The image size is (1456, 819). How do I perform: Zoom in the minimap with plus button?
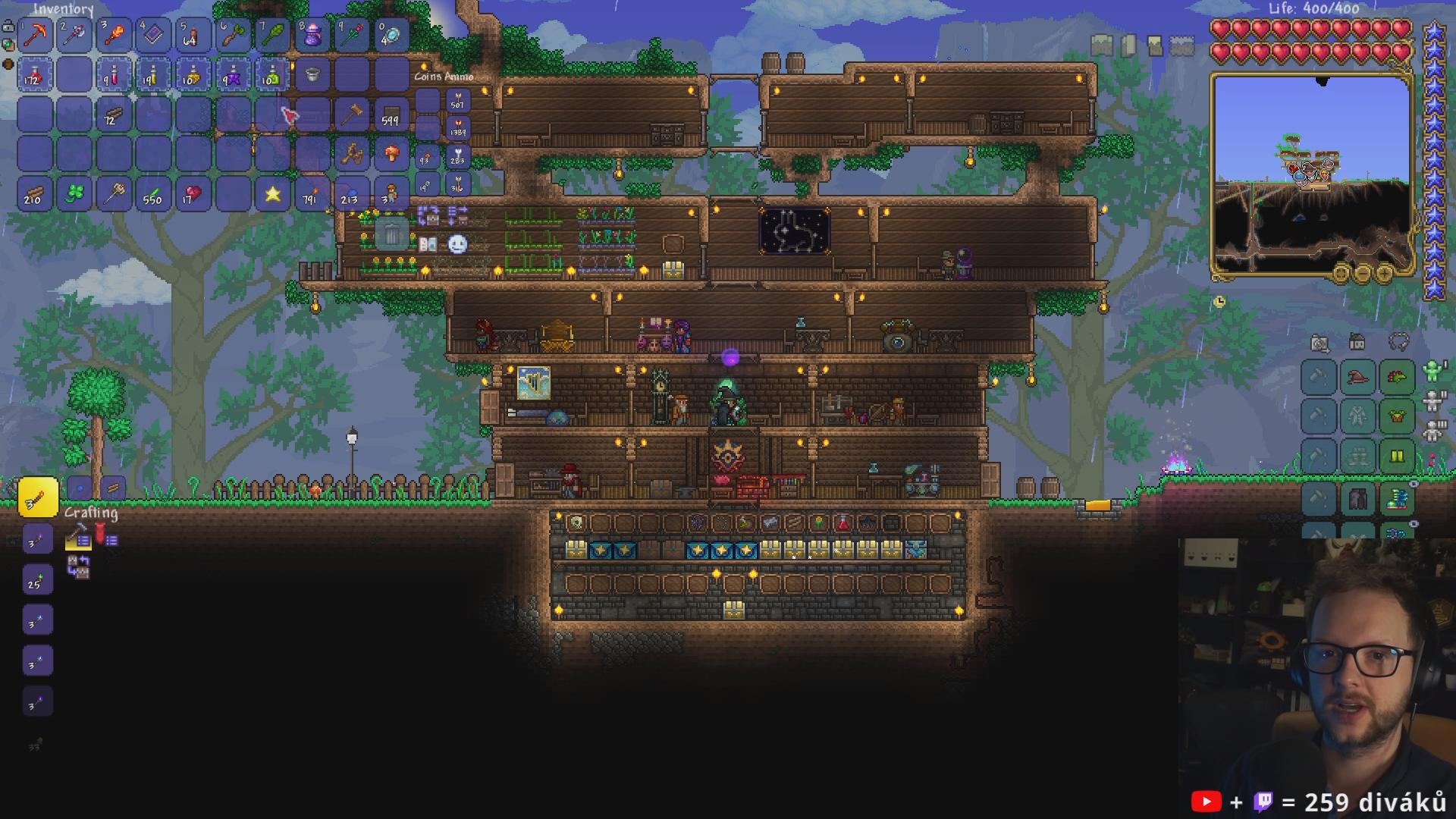(x=1384, y=272)
